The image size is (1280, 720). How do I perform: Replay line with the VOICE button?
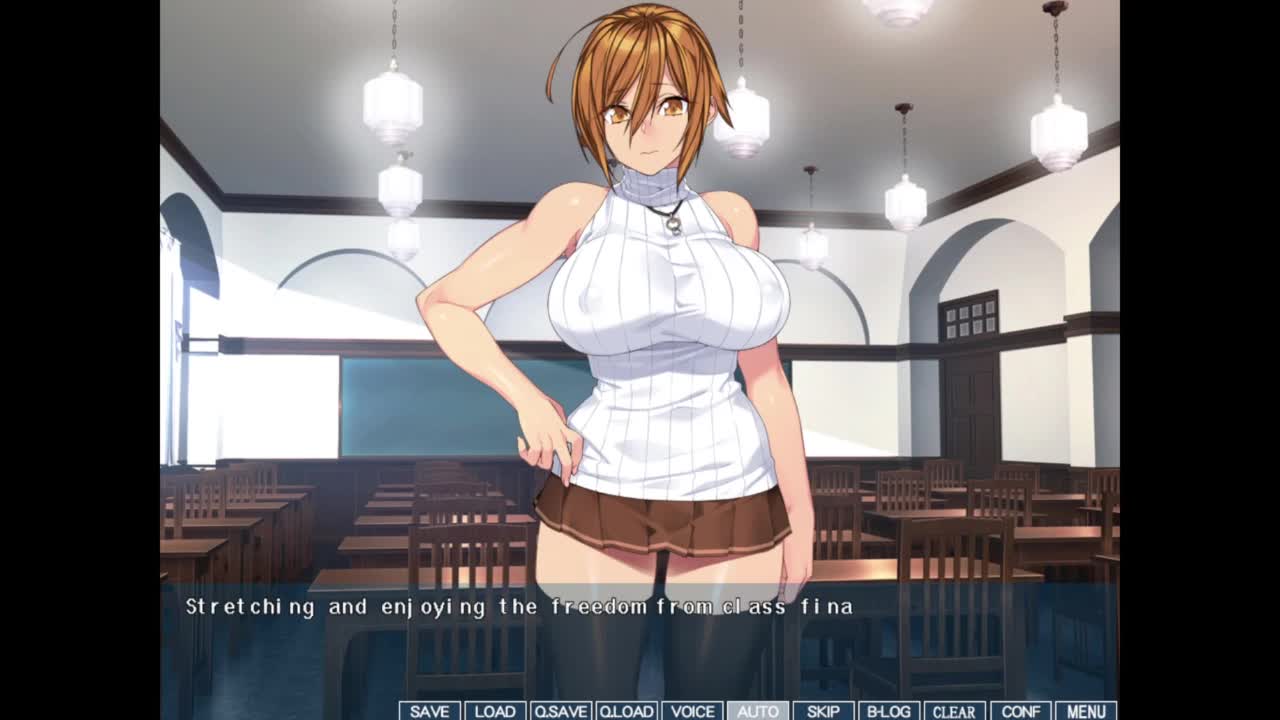(692, 711)
